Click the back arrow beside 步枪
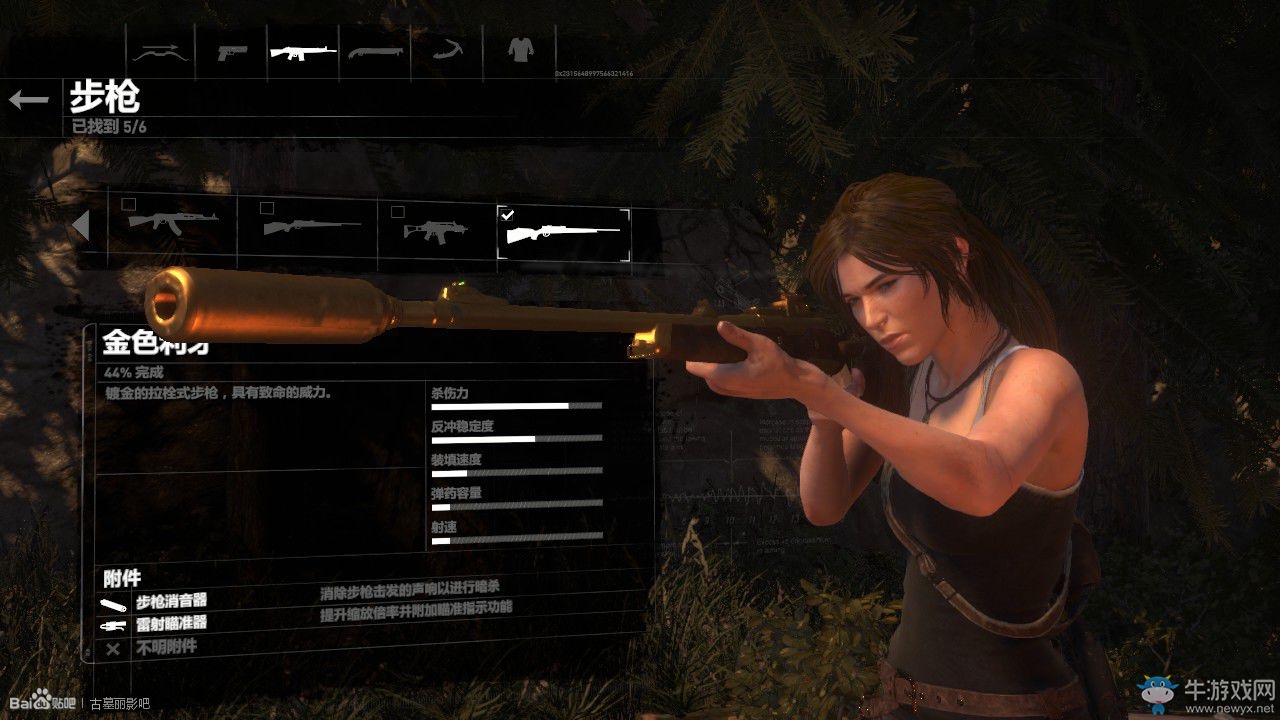This screenshot has height=720, width=1280. point(29,99)
